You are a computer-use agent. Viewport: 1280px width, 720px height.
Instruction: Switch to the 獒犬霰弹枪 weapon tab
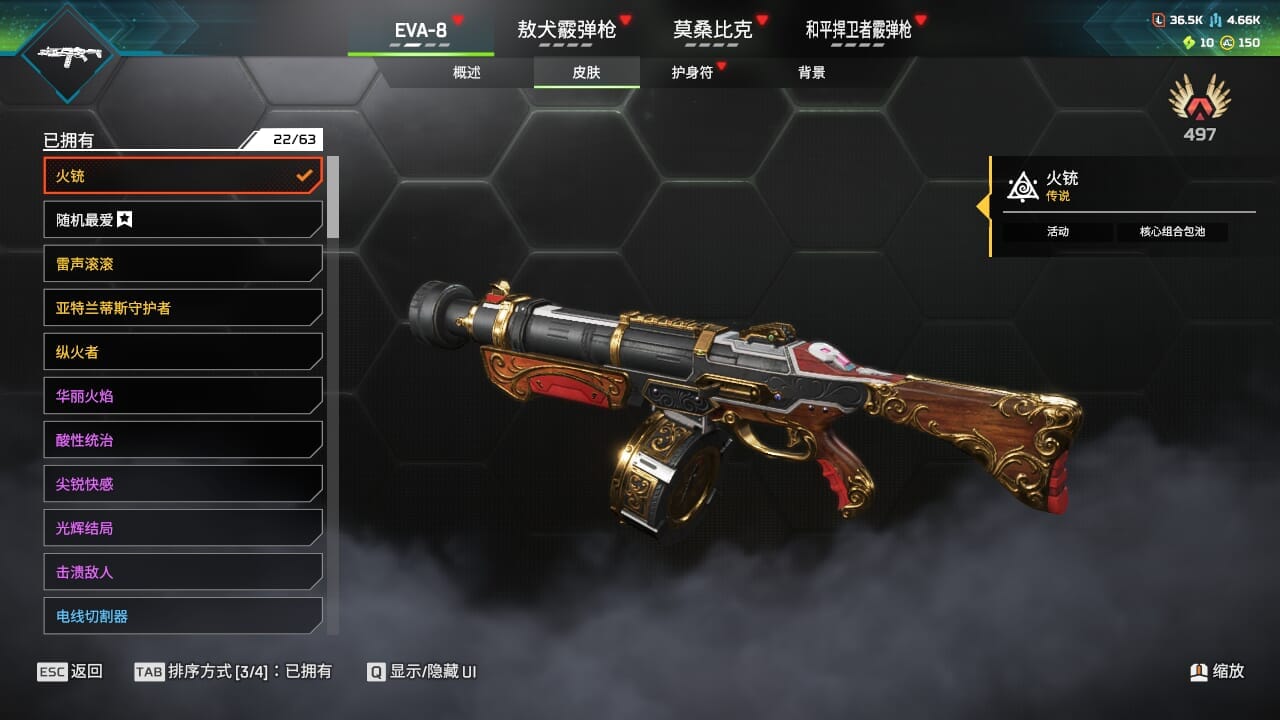pos(567,30)
